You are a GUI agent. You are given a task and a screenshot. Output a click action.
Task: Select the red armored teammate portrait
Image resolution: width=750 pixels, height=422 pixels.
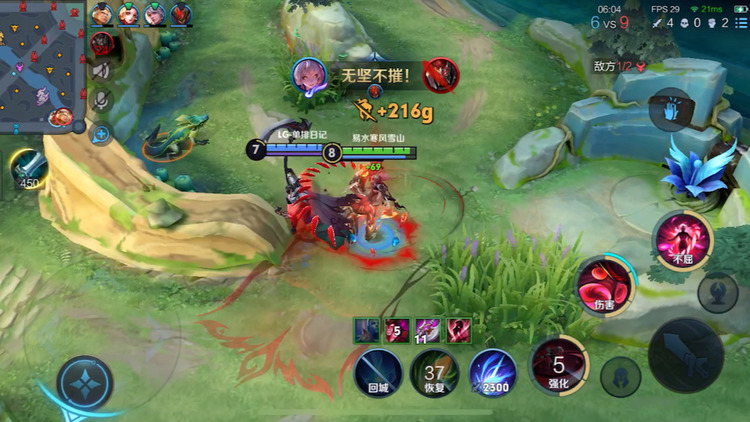coord(181,14)
